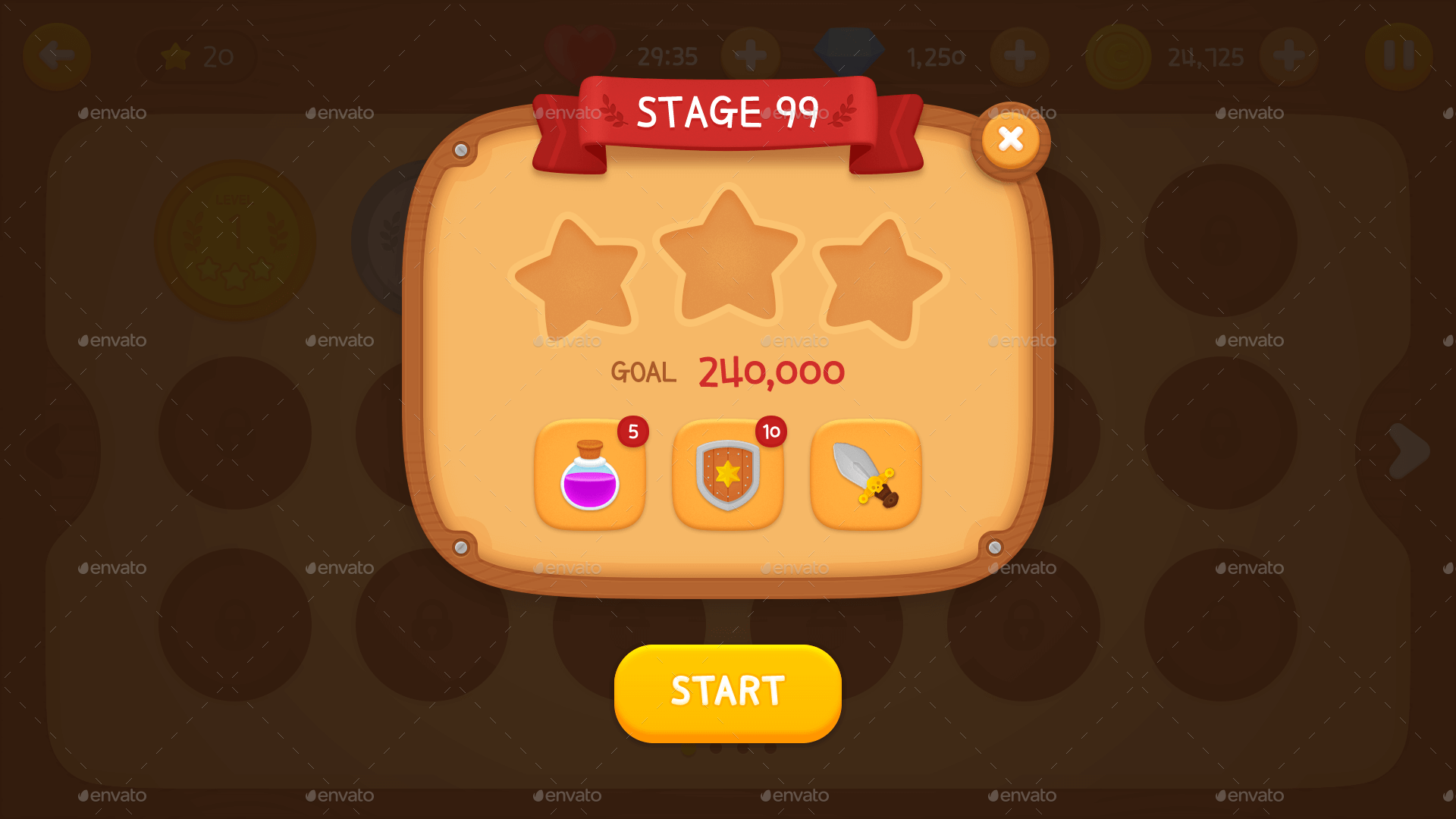The image size is (1456, 819).
Task: Go back with the yellow arrow
Action: [x=57, y=55]
